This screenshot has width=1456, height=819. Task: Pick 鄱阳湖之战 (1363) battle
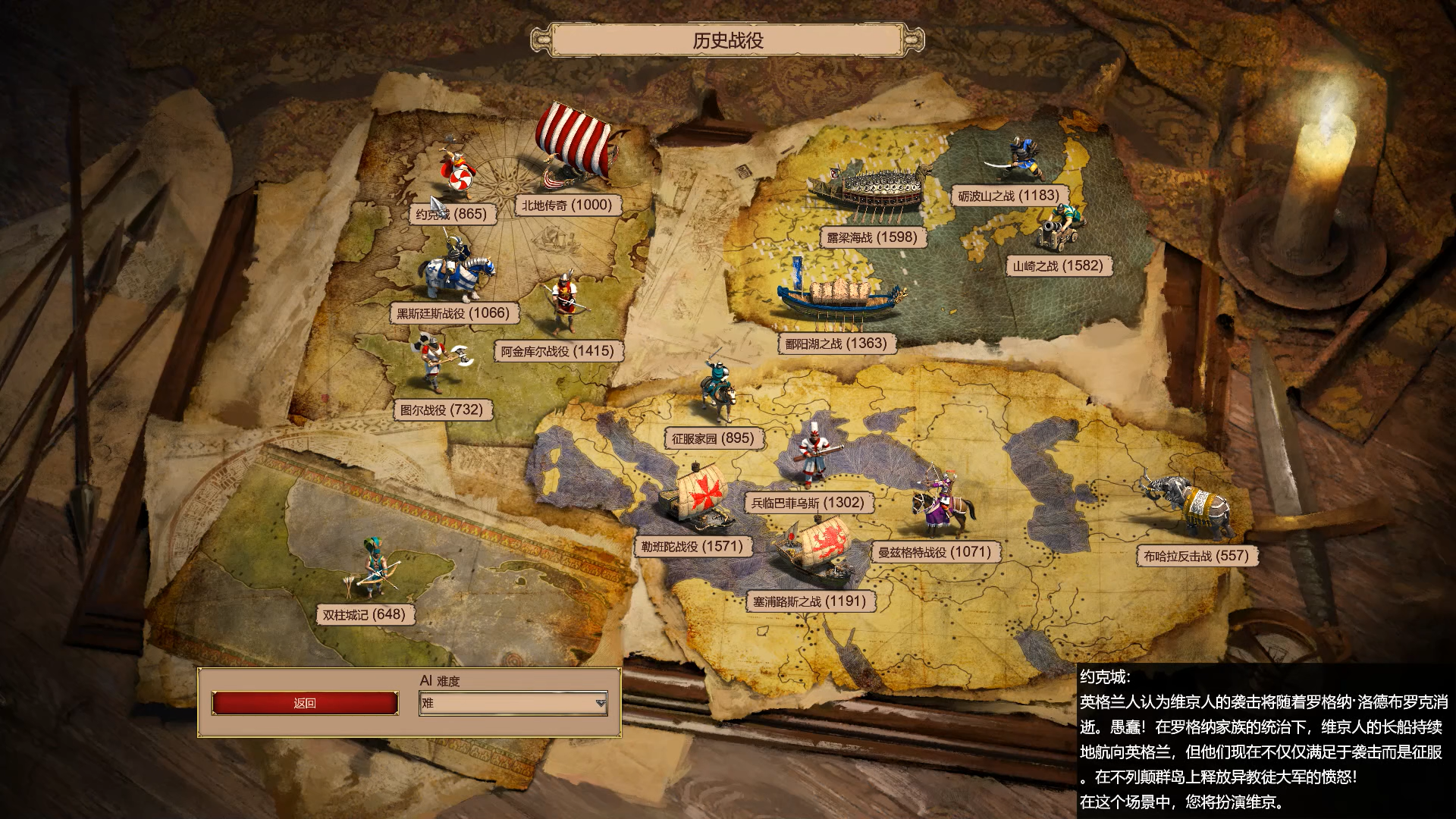click(x=836, y=344)
